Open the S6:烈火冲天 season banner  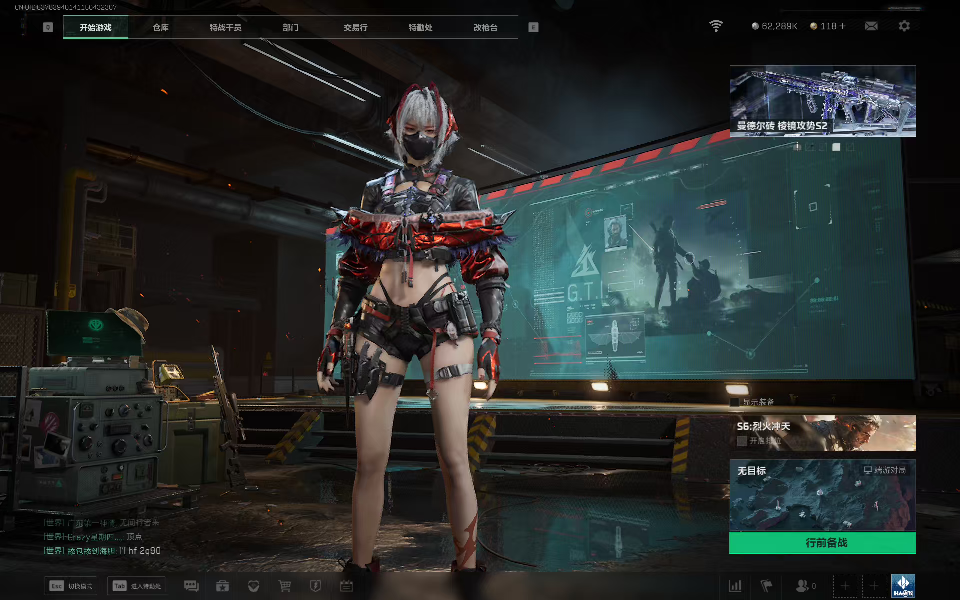[x=822, y=432]
